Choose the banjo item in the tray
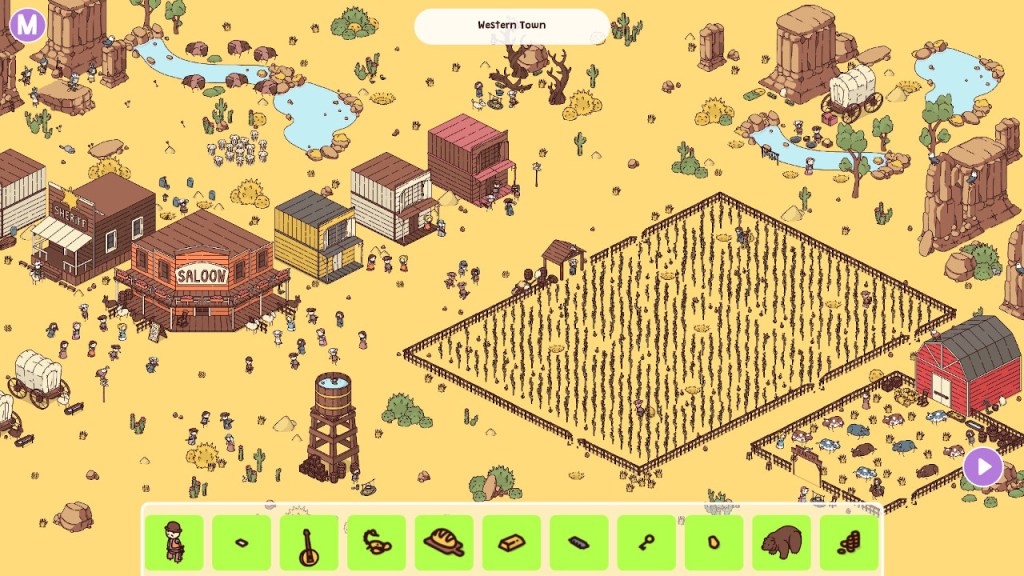 [x=309, y=543]
